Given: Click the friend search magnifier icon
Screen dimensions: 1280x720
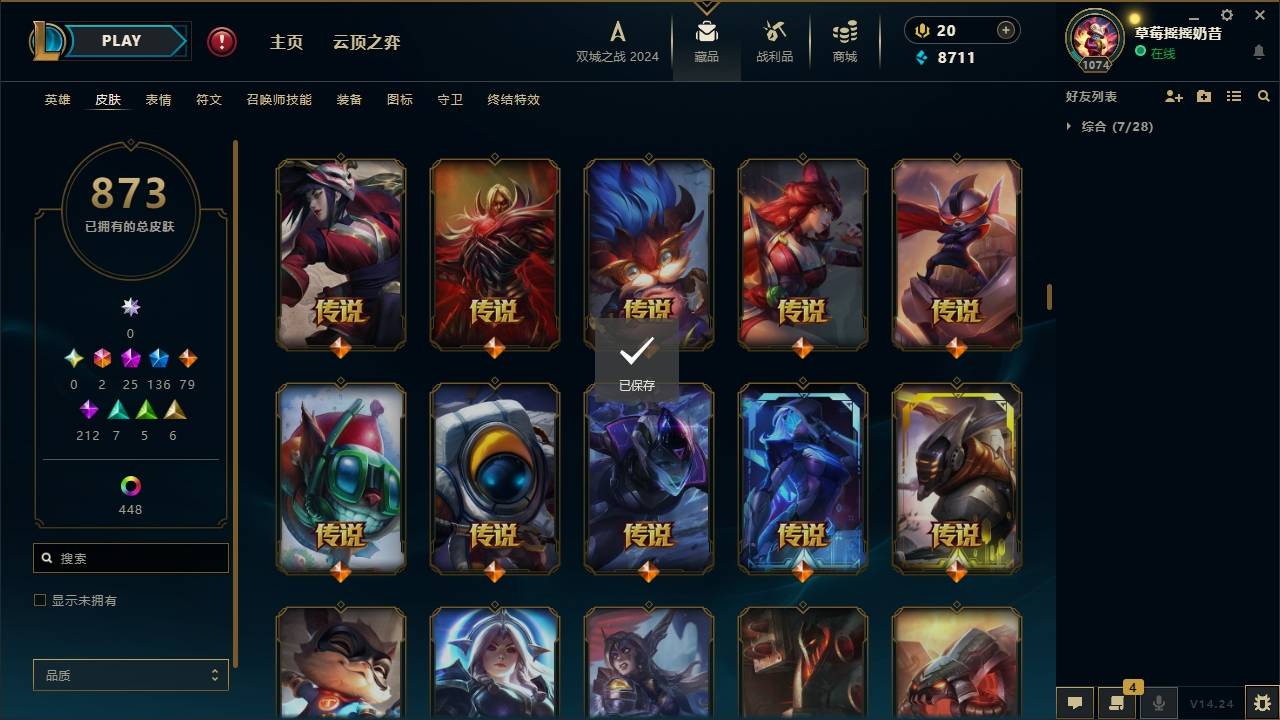Looking at the screenshot, I should pos(1264,95).
